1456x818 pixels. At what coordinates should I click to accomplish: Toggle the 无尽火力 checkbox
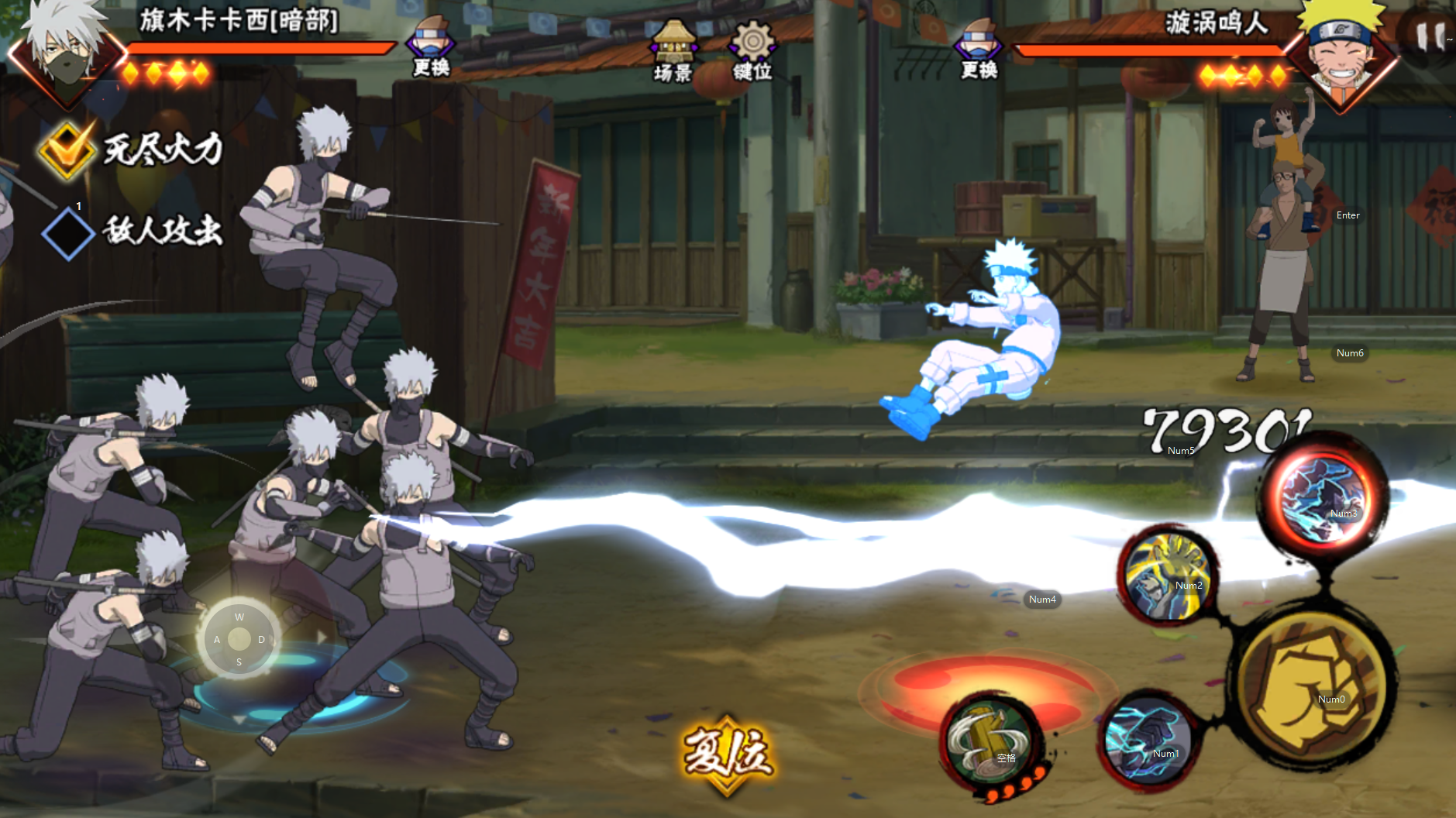[67, 150]
